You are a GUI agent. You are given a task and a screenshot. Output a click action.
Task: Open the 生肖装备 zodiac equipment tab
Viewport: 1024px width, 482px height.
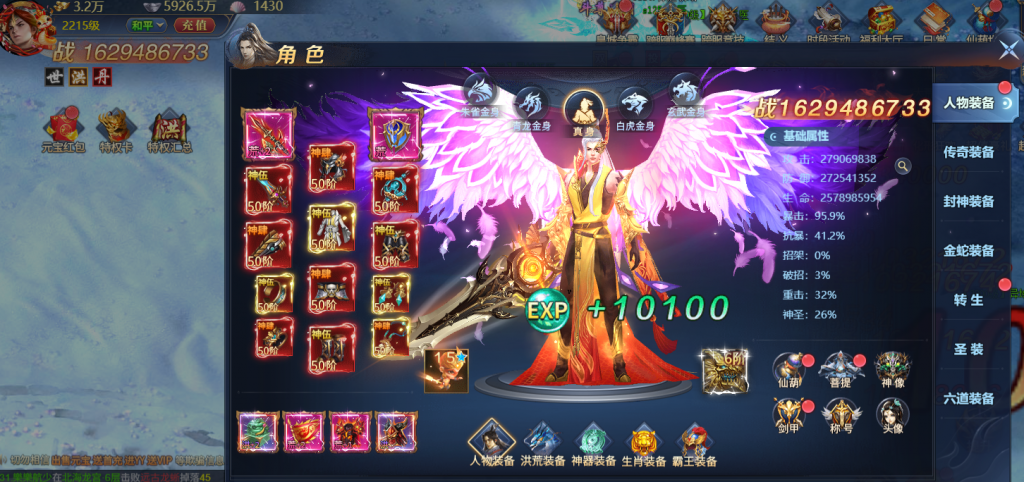[647, 444]
